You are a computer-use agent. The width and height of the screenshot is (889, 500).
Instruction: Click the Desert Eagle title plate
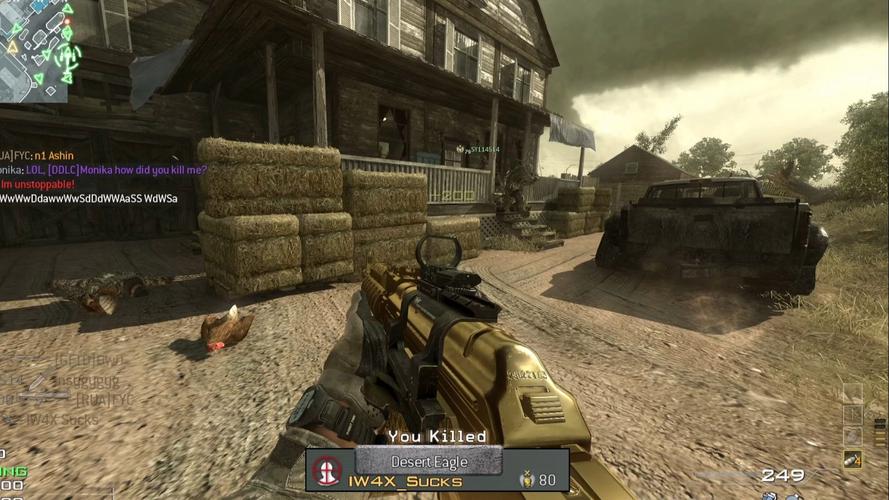coord(427,460)
